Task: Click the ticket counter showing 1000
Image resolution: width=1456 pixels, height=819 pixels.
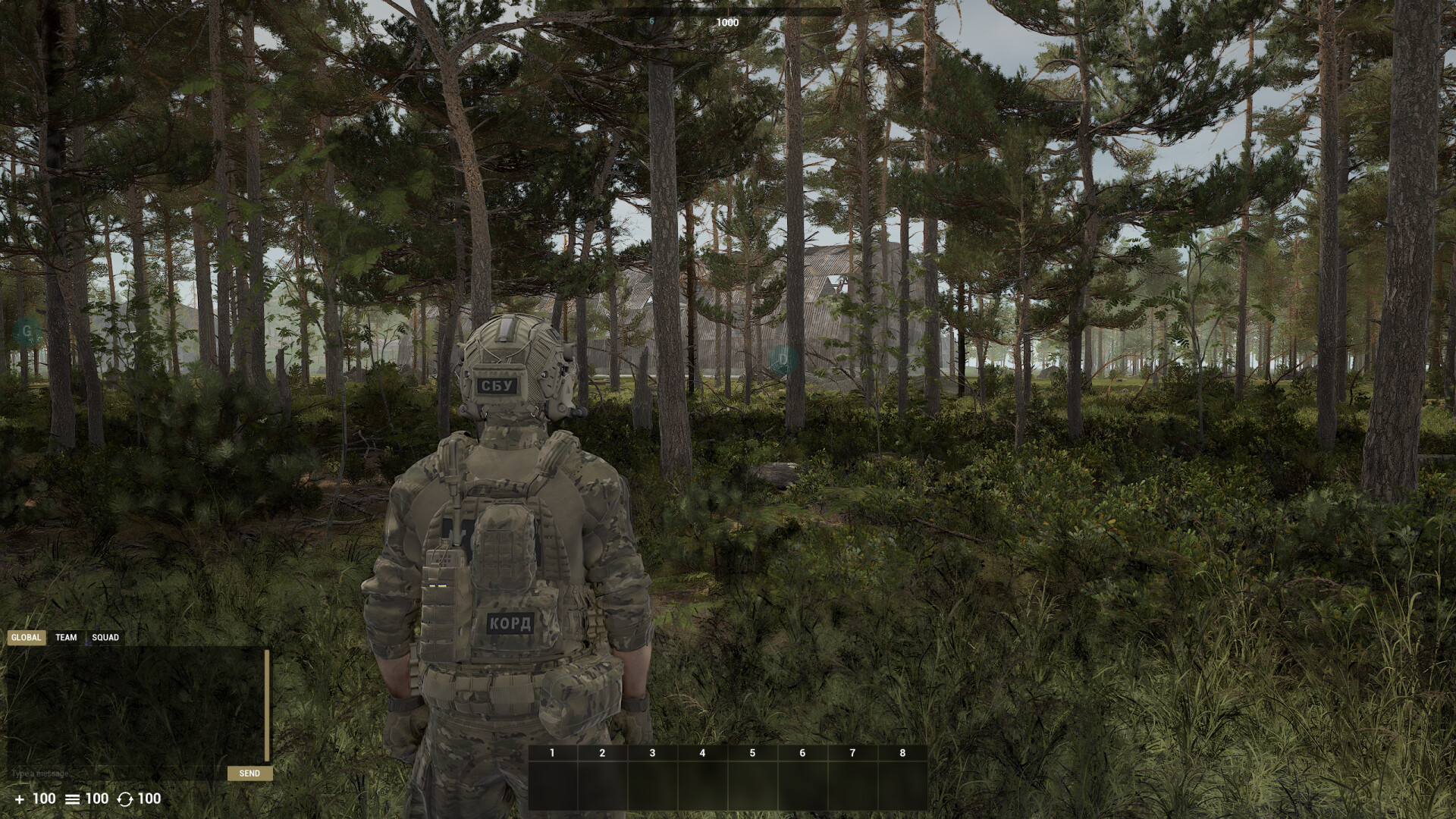Action: click(727, 22)
